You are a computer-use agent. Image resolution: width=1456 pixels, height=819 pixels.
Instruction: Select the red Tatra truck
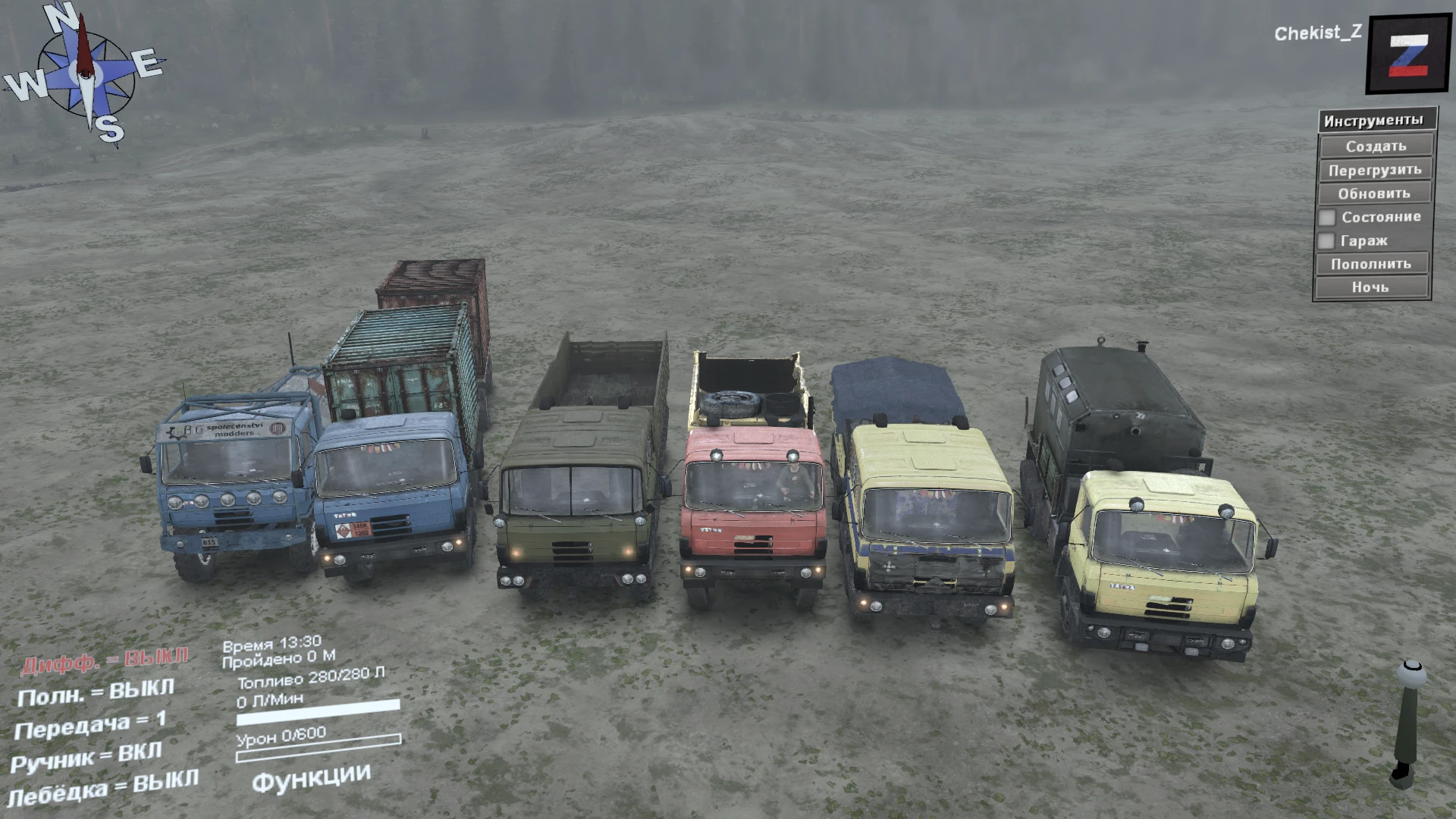click(751, 500)
